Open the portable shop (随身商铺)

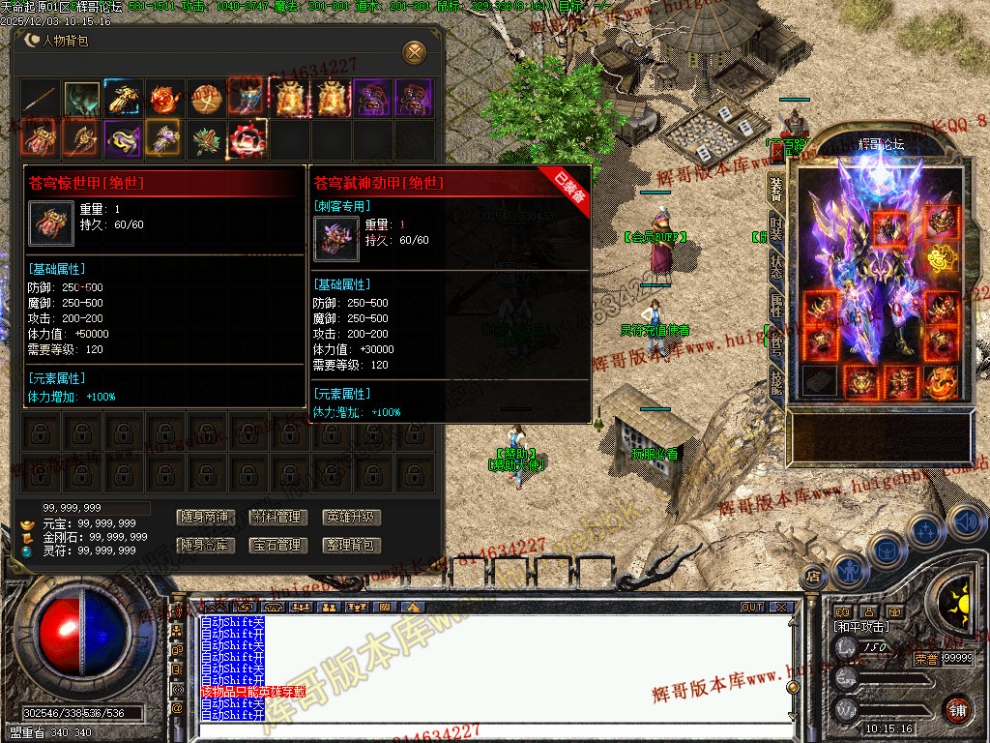[x=206, y=518]
